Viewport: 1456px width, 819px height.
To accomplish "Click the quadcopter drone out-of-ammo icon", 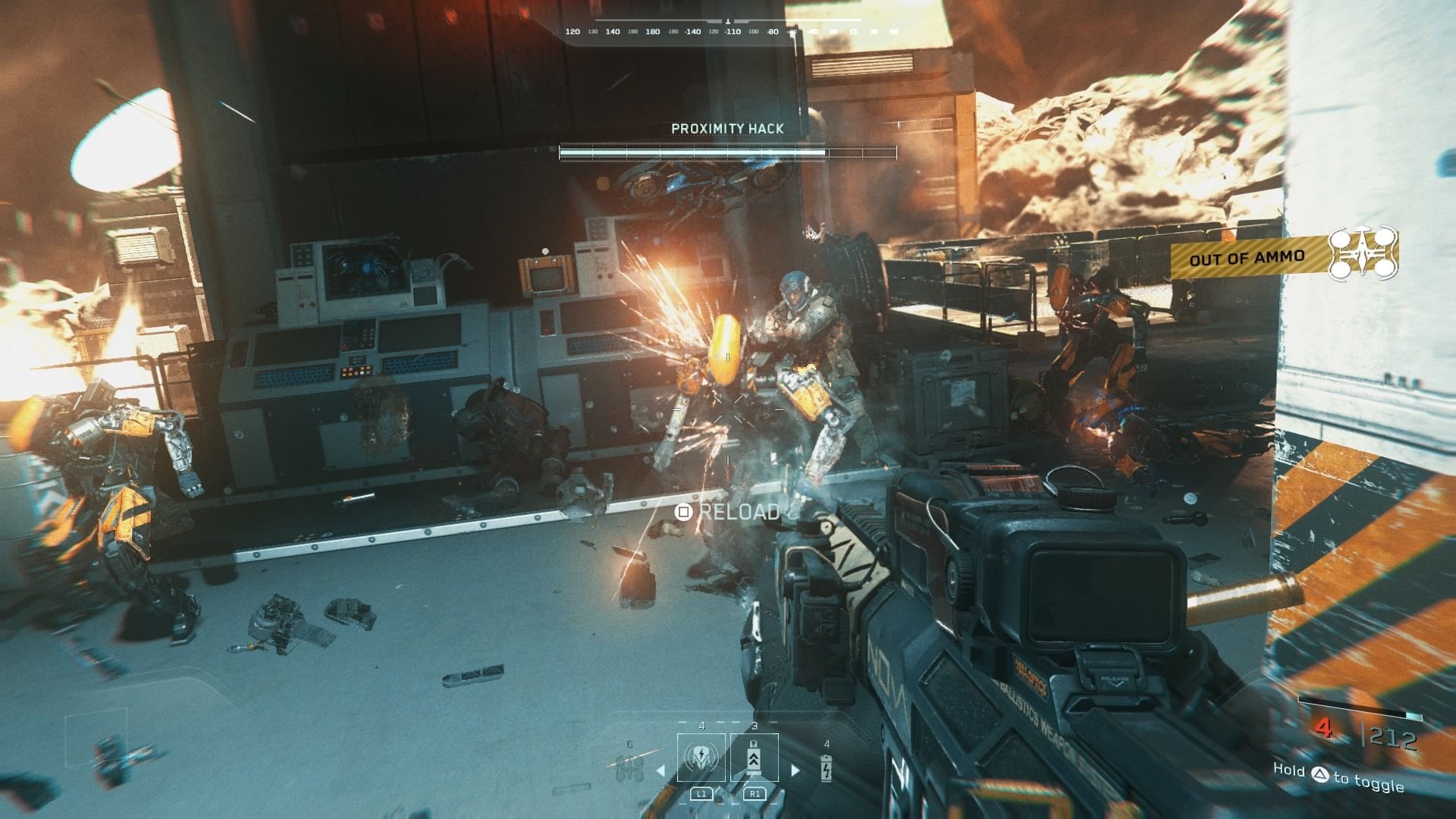I will click(1363, 254).
